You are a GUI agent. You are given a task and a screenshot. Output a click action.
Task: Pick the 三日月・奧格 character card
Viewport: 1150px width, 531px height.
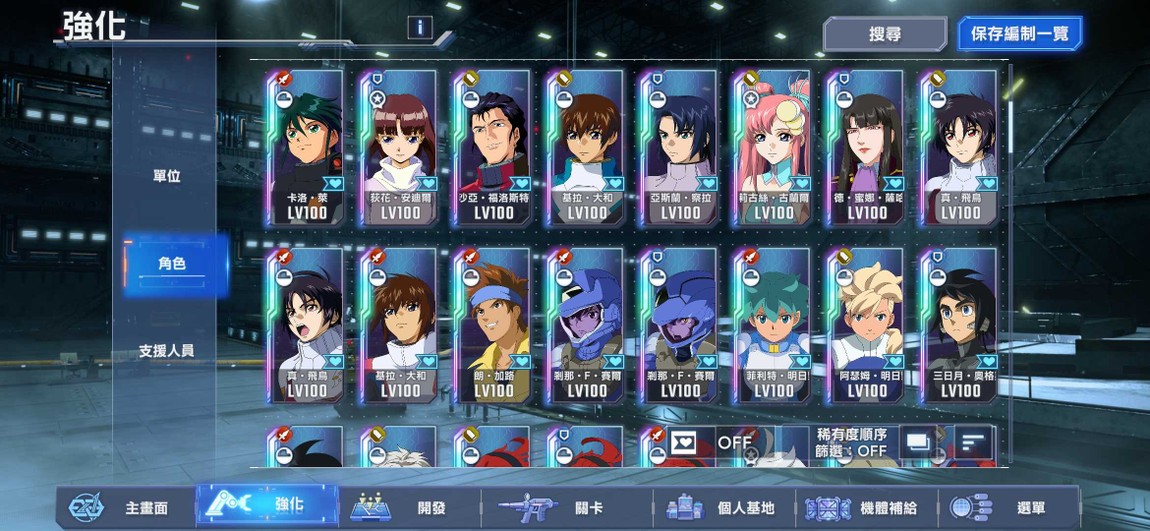tap(960, 325)
